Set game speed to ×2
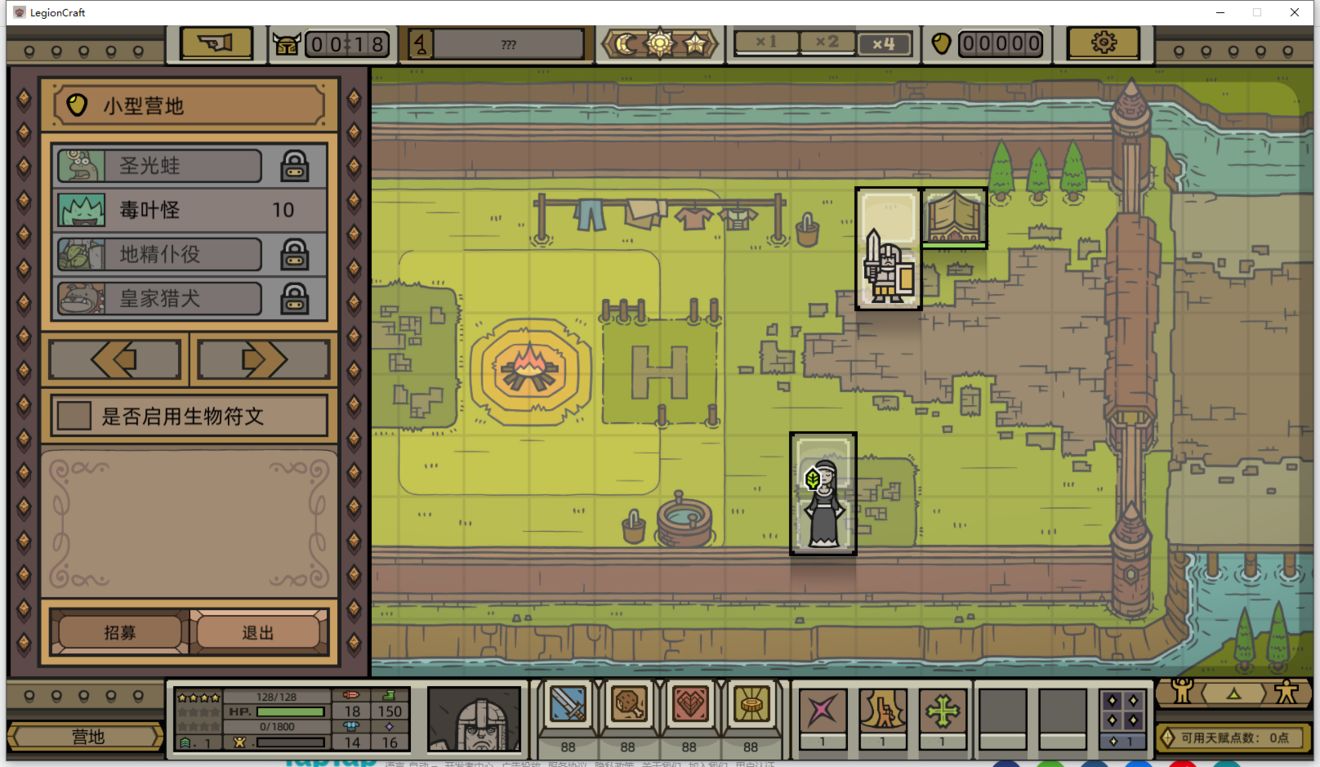The image size is (1320, 767). (826, 43)
